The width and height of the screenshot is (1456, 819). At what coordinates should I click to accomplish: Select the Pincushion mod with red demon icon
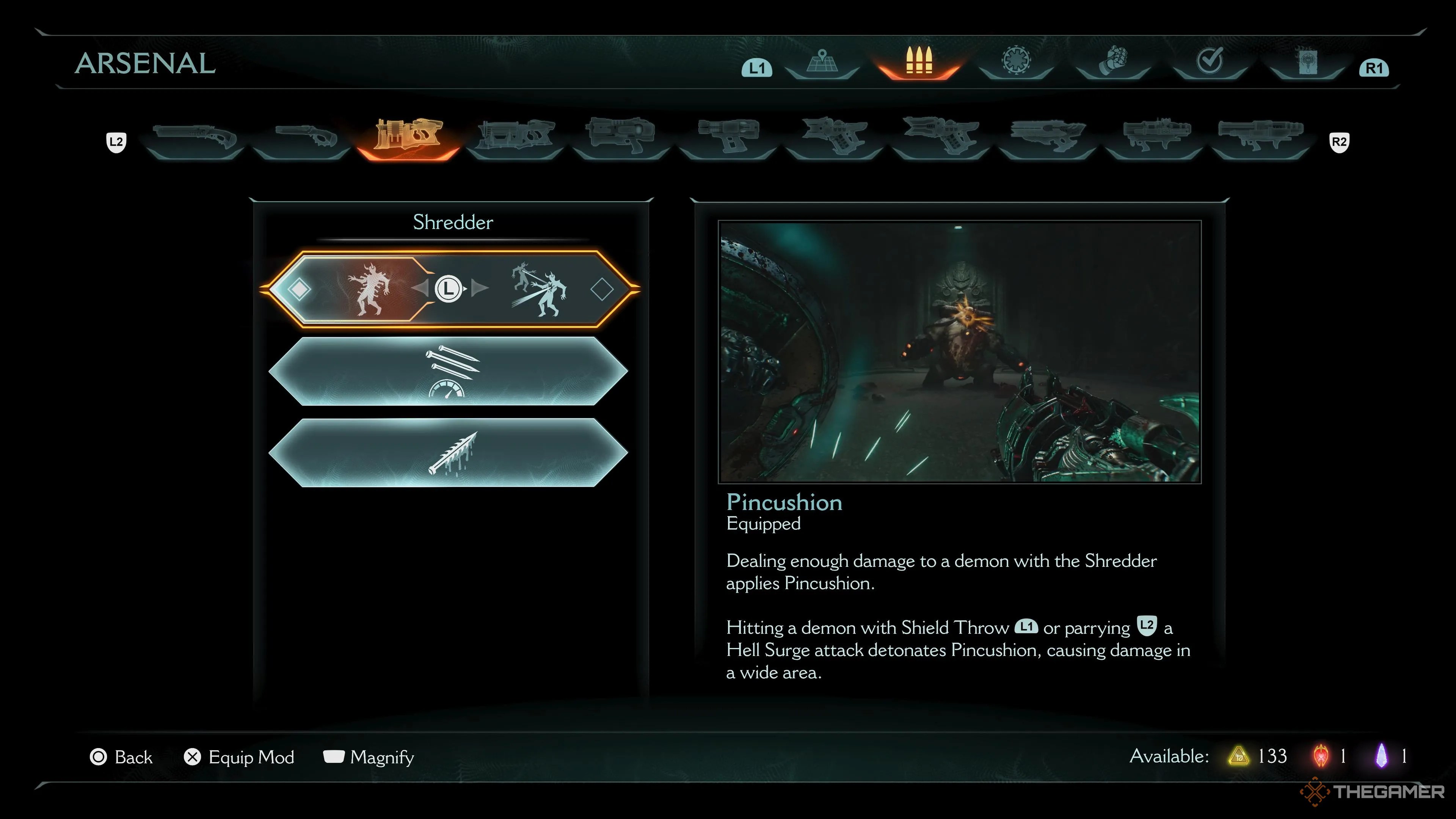(x=367, y=289)
